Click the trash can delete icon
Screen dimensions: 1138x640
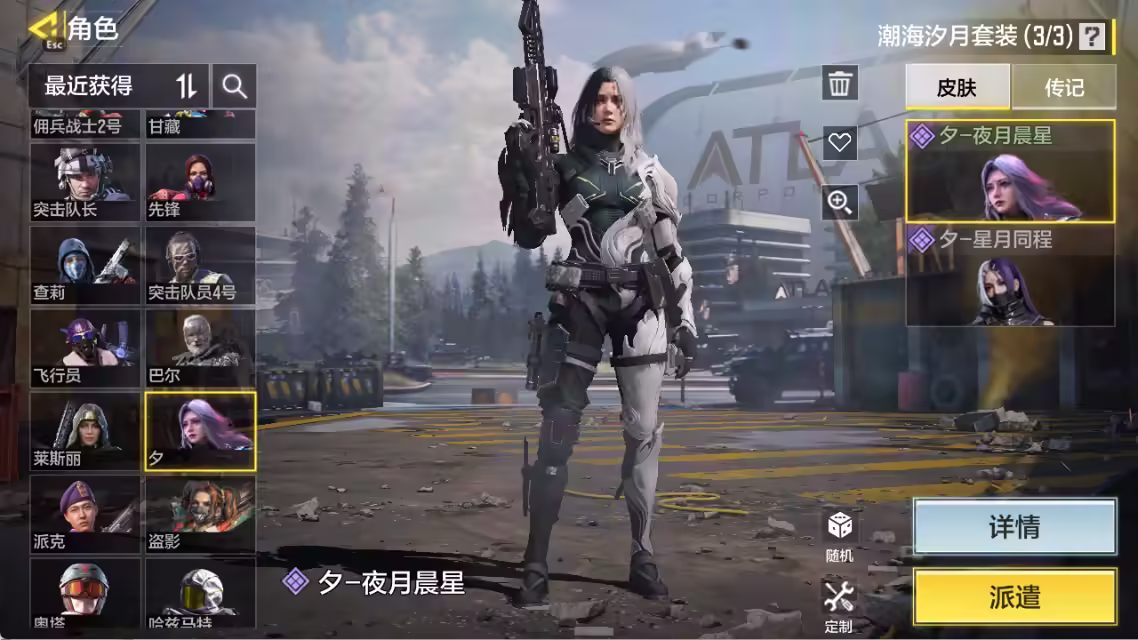[x=840, y=83]
